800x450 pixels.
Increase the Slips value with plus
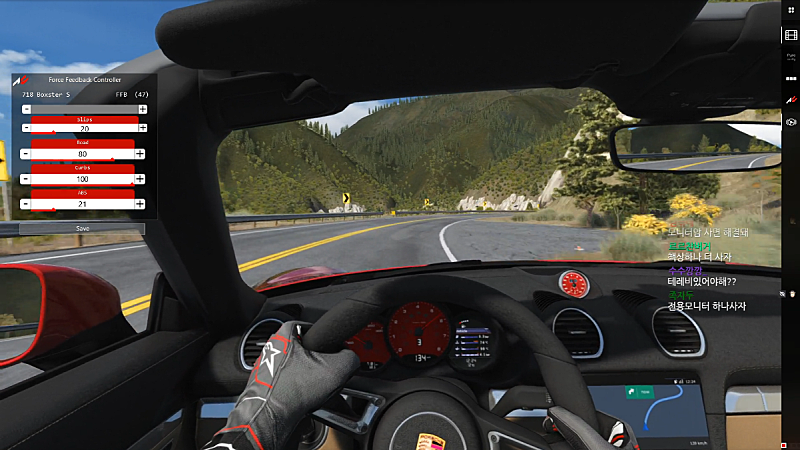(x=142, y=129)
